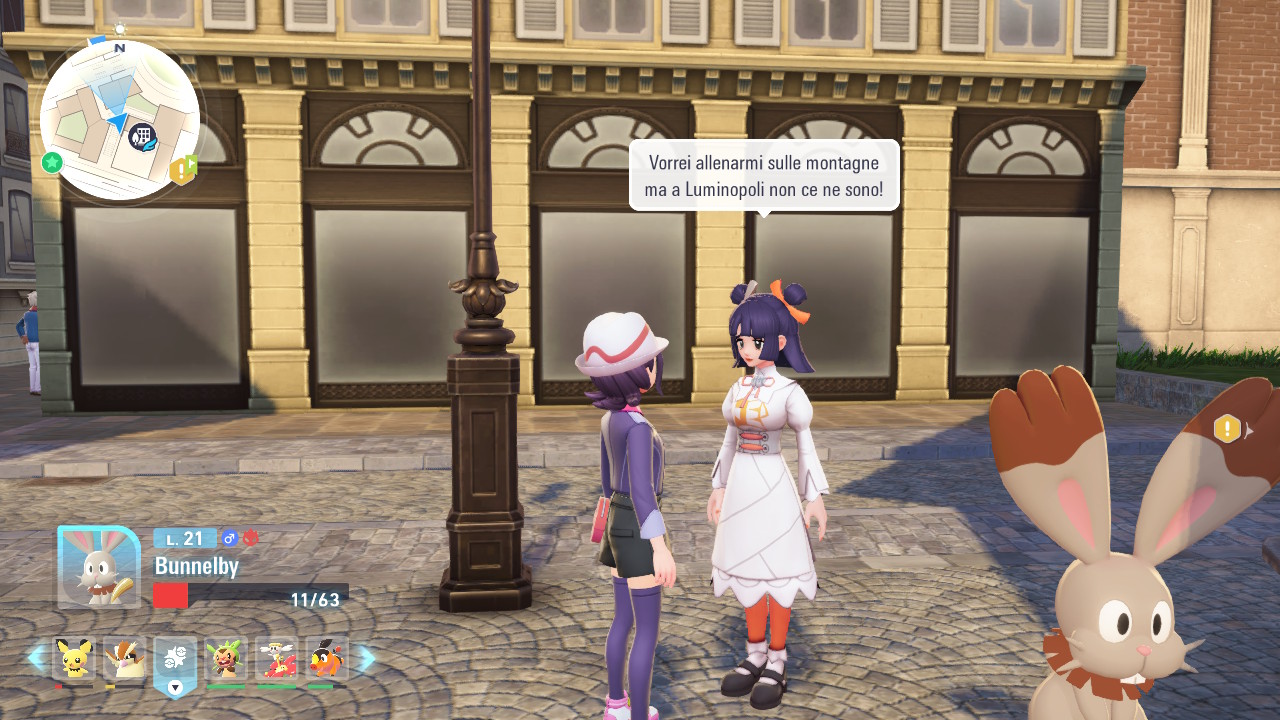
Task: Cycle party left with the arrow
Action: [x=37, y=658]
